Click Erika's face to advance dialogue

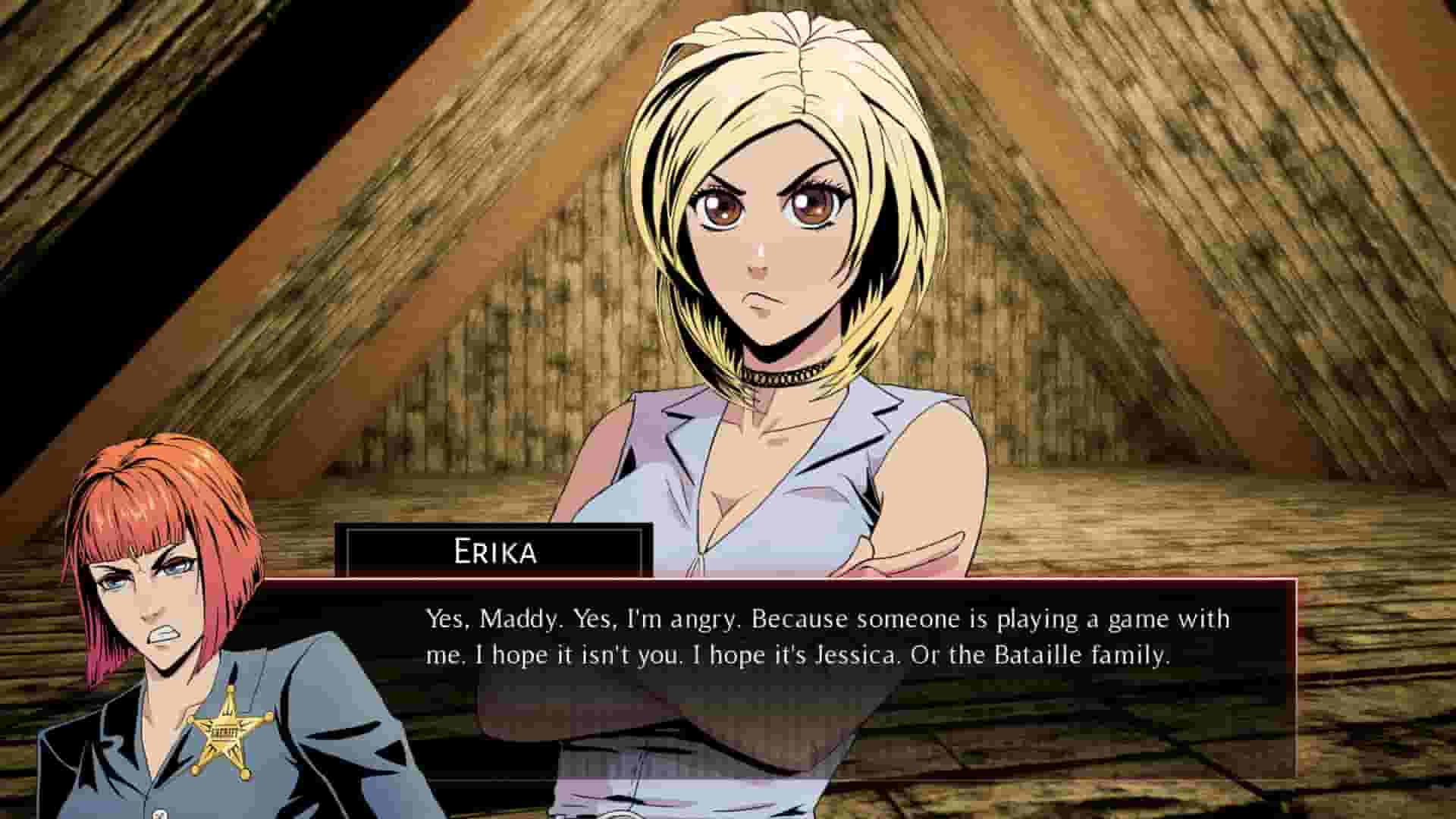[x=766, y=235]
